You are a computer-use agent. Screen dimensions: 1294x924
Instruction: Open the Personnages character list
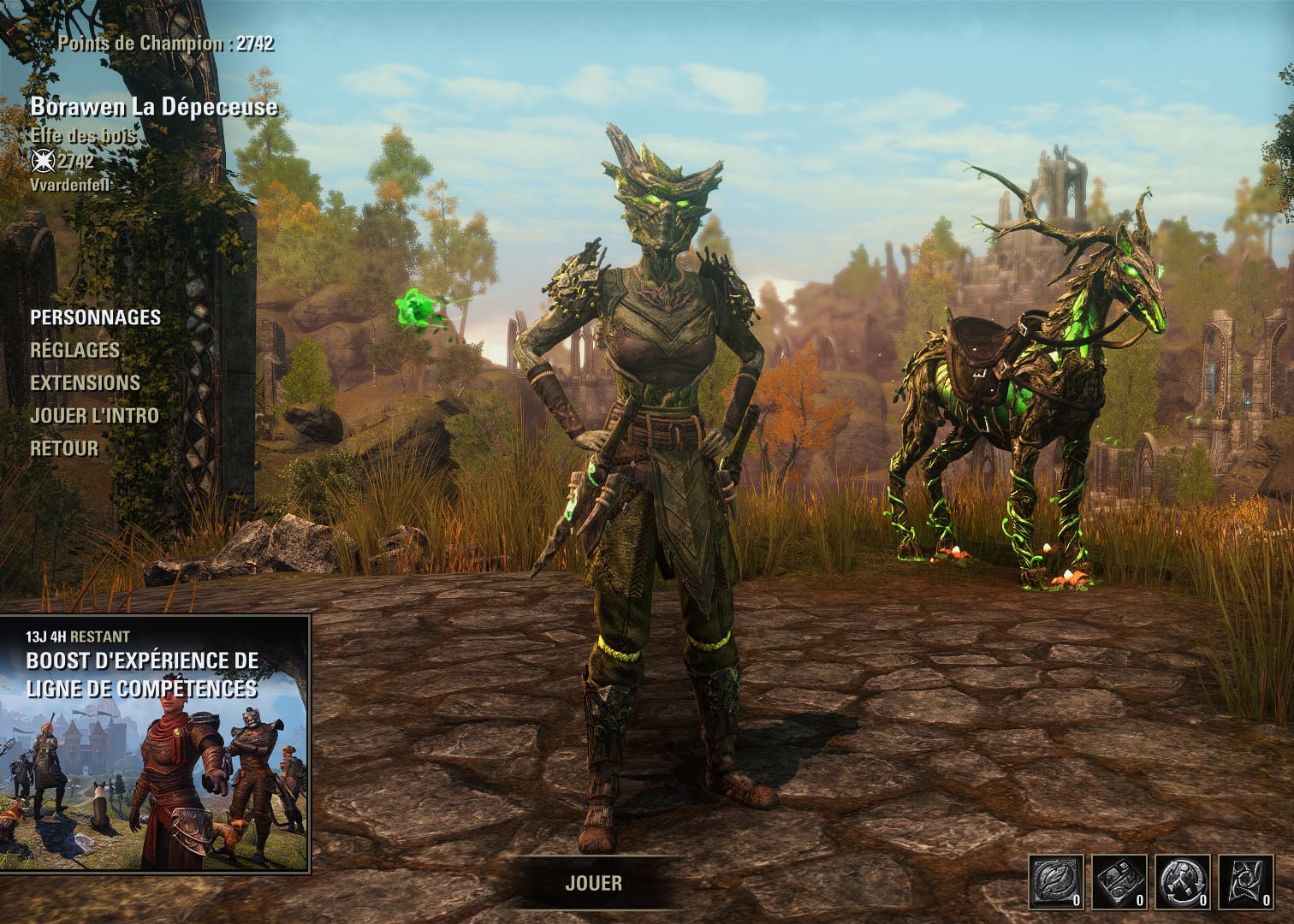[x=95, y=317]
